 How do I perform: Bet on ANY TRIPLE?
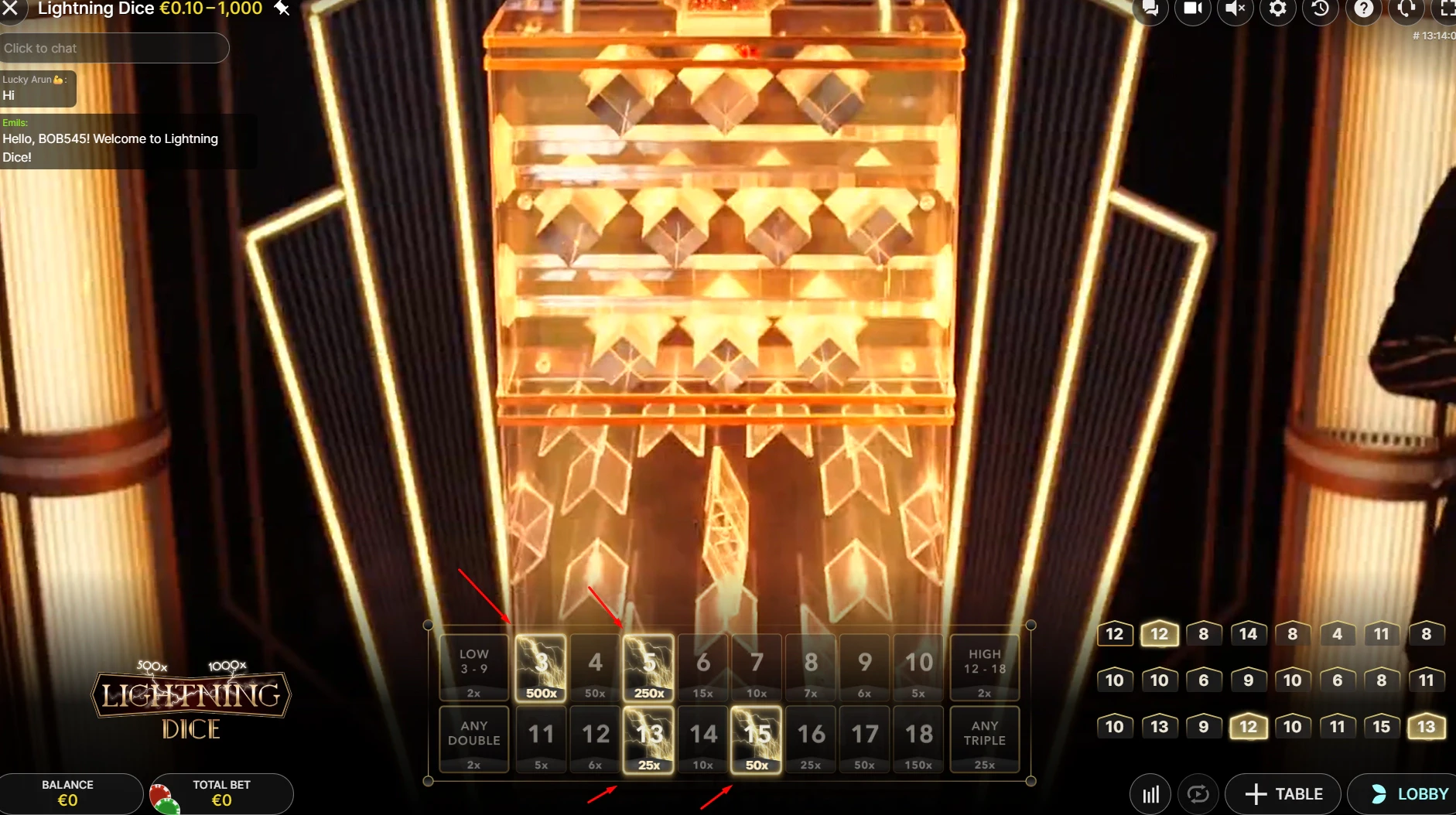984,738
